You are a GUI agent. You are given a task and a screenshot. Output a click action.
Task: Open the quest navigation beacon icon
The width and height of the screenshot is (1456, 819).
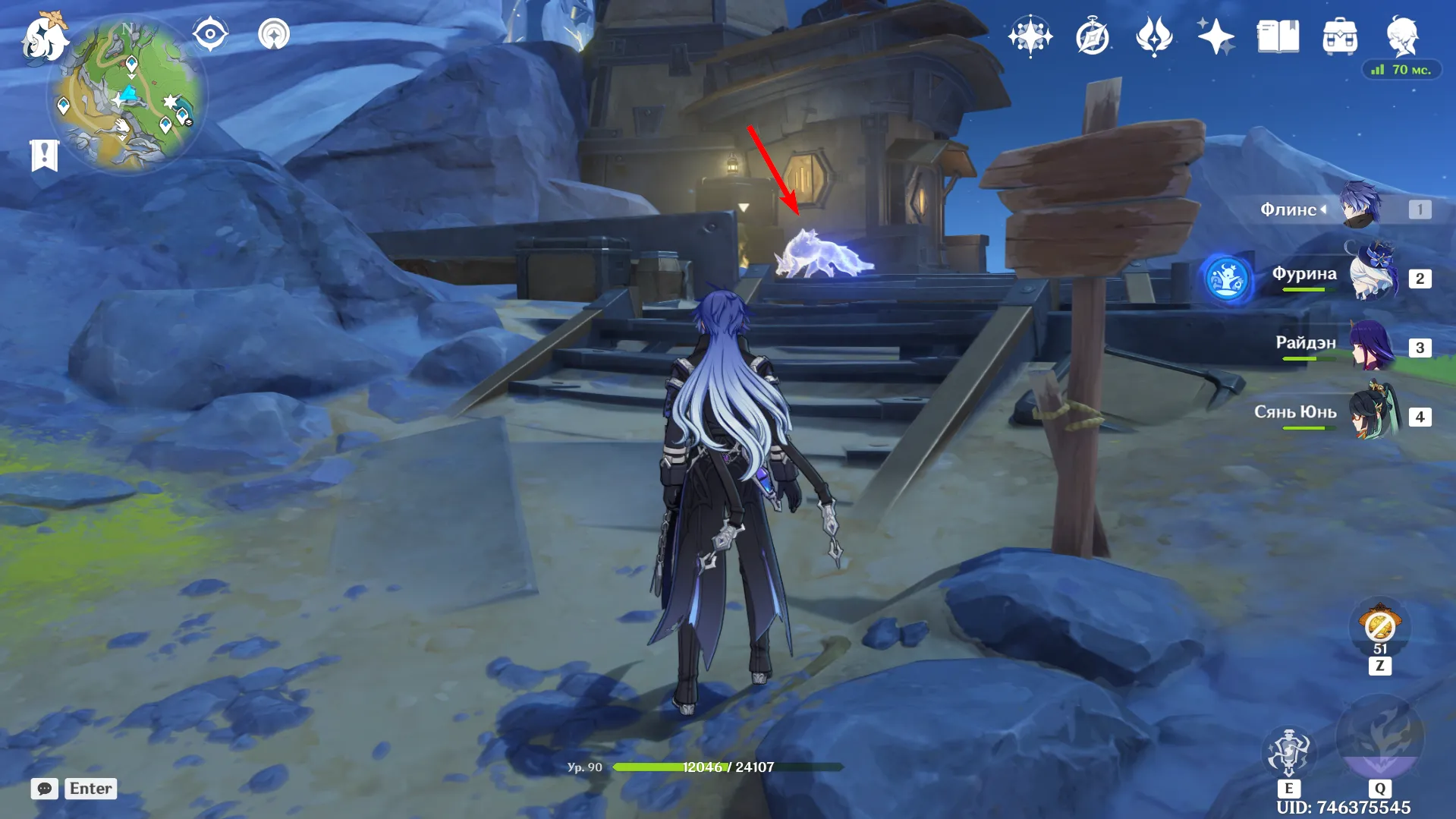pos(274,34)
